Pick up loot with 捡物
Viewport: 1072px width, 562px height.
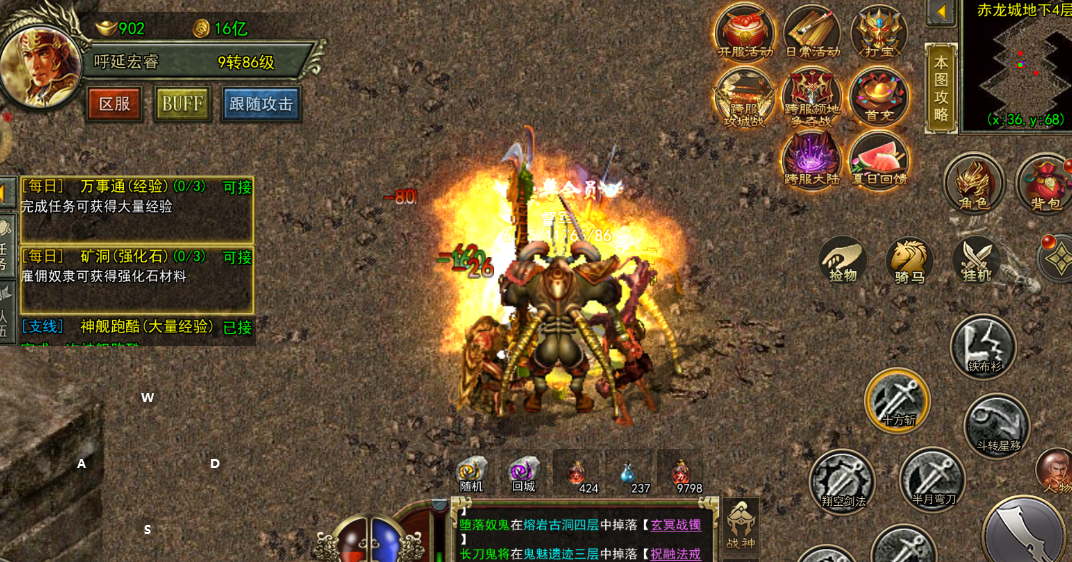click(x=843, y=260)
